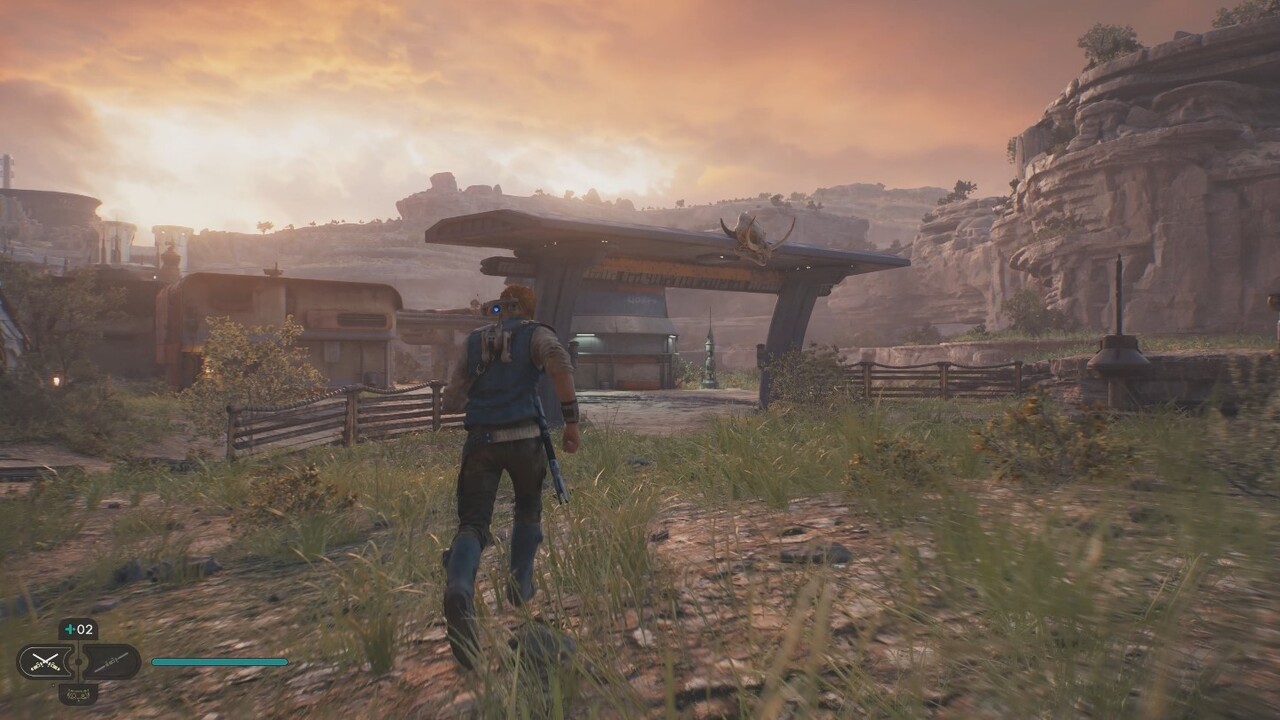1280x720 pixels.
Task: Activate the bottom slot below the stances
Action: (78, 692)
